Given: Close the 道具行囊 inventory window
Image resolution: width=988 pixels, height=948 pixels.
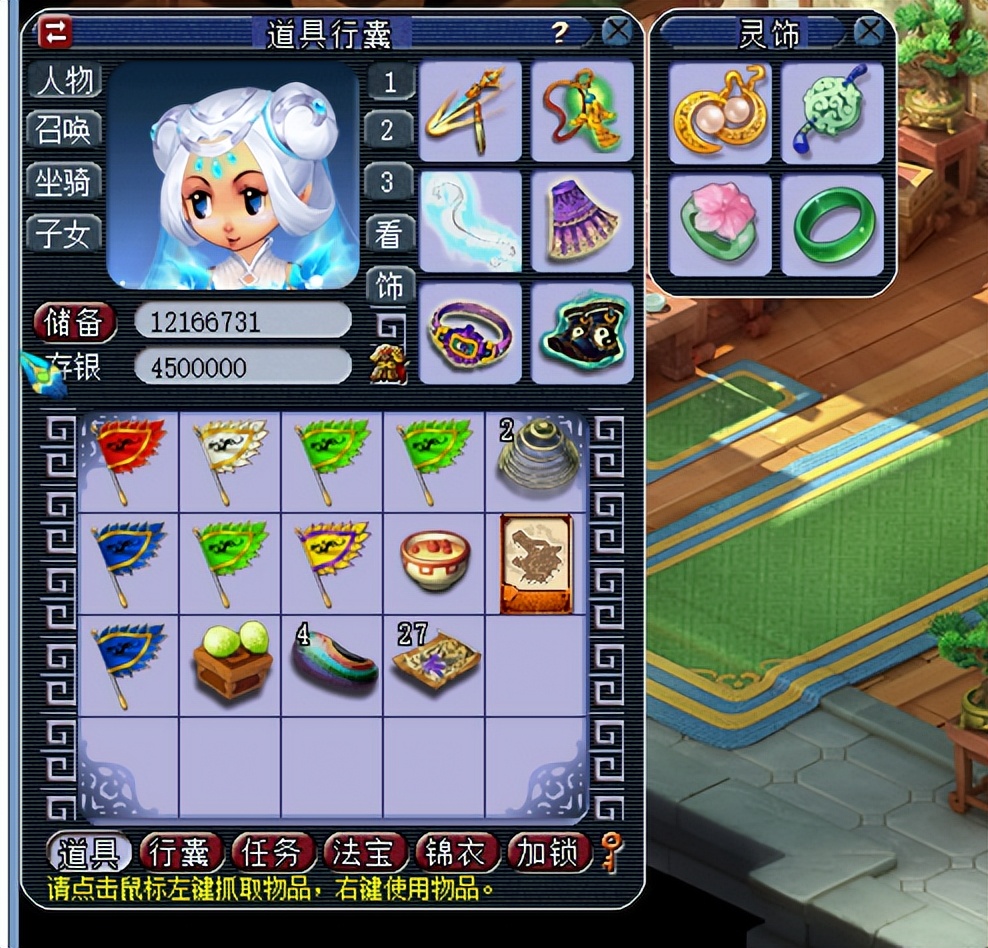Looking at the screenshot, I should click(617, 31).
